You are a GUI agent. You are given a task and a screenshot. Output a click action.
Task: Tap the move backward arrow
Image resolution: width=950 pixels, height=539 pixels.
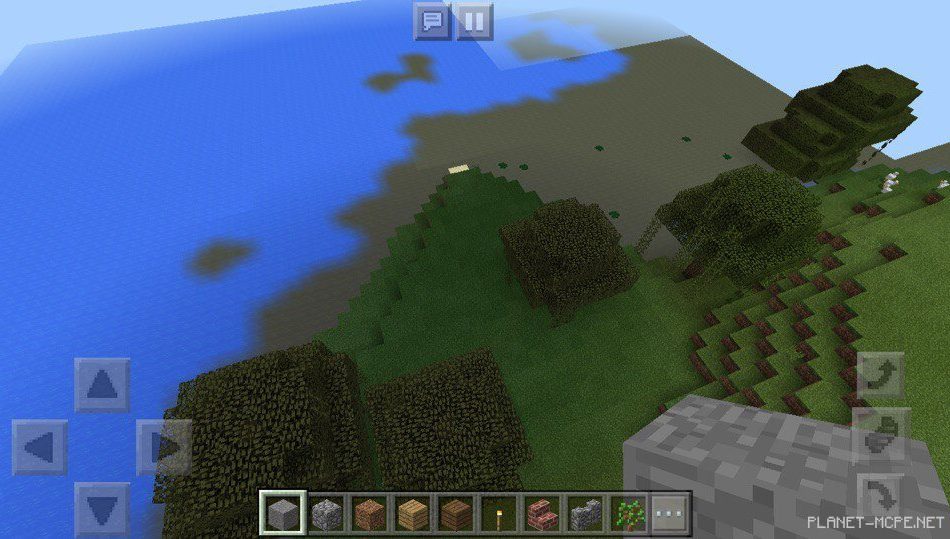point(102,508)
